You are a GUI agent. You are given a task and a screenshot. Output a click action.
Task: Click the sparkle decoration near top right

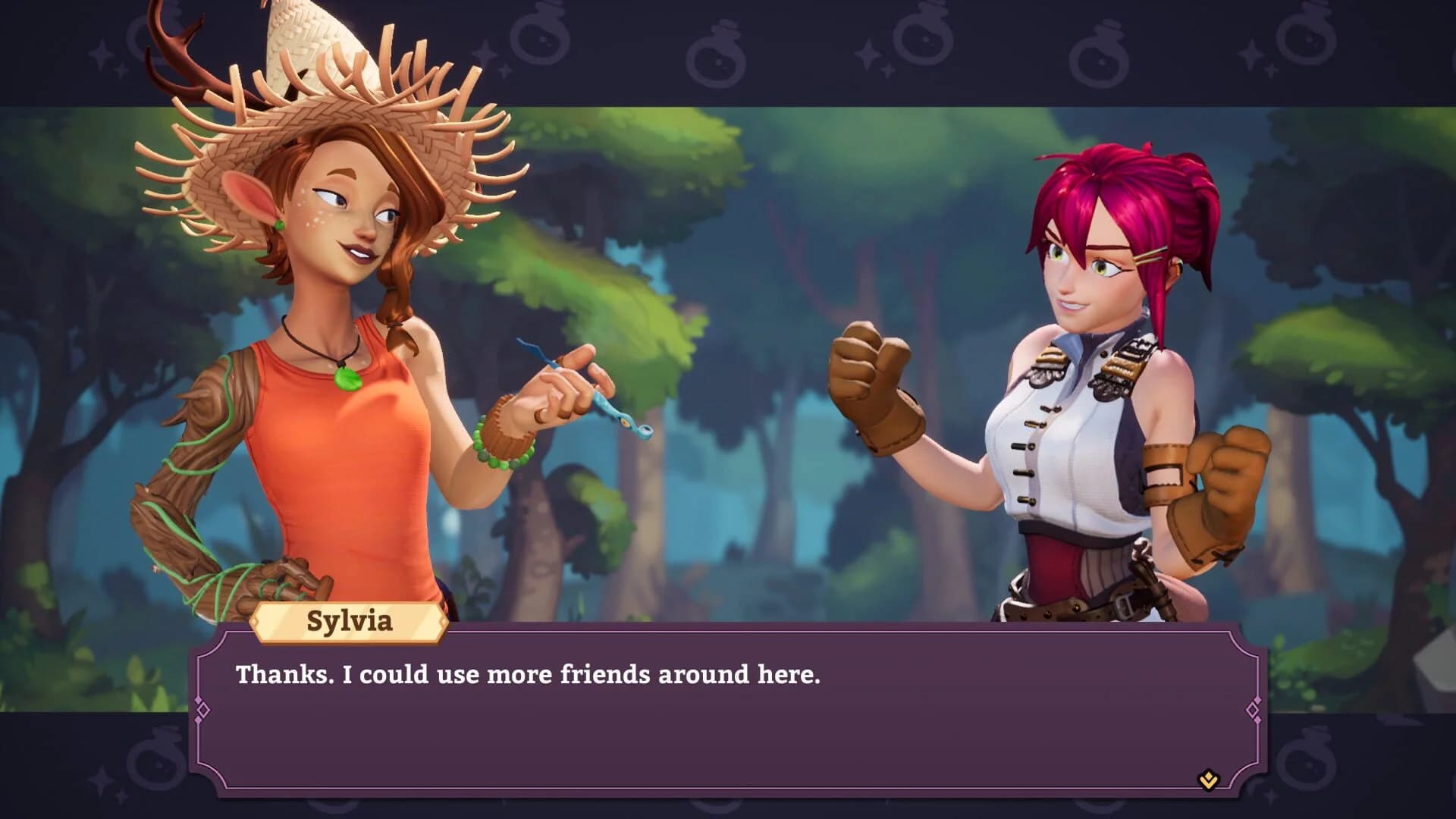coord(1251,53)
